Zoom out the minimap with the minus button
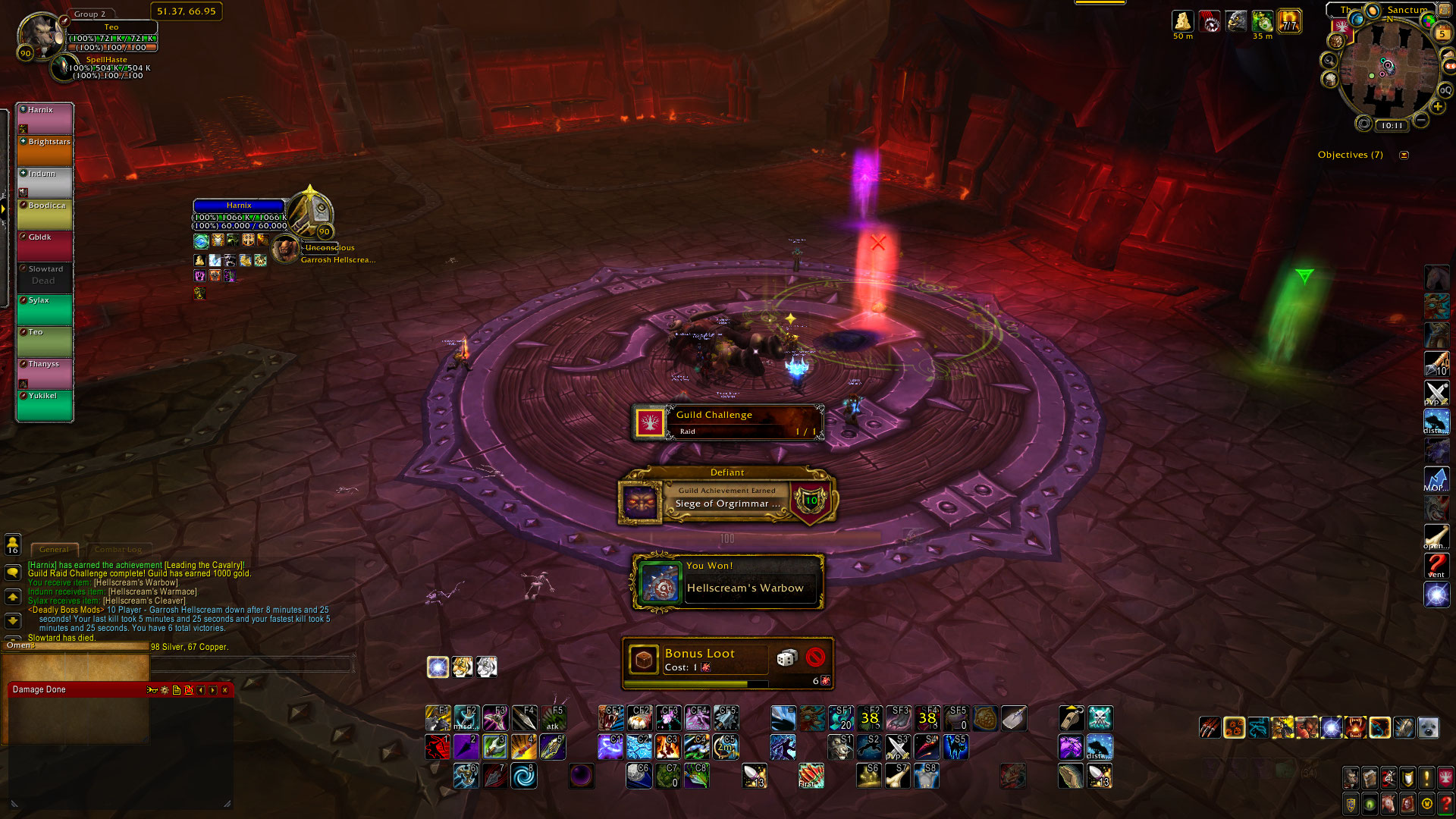Image resolution: width=1456 pixels, height=819 pixels. (1422, 121)
